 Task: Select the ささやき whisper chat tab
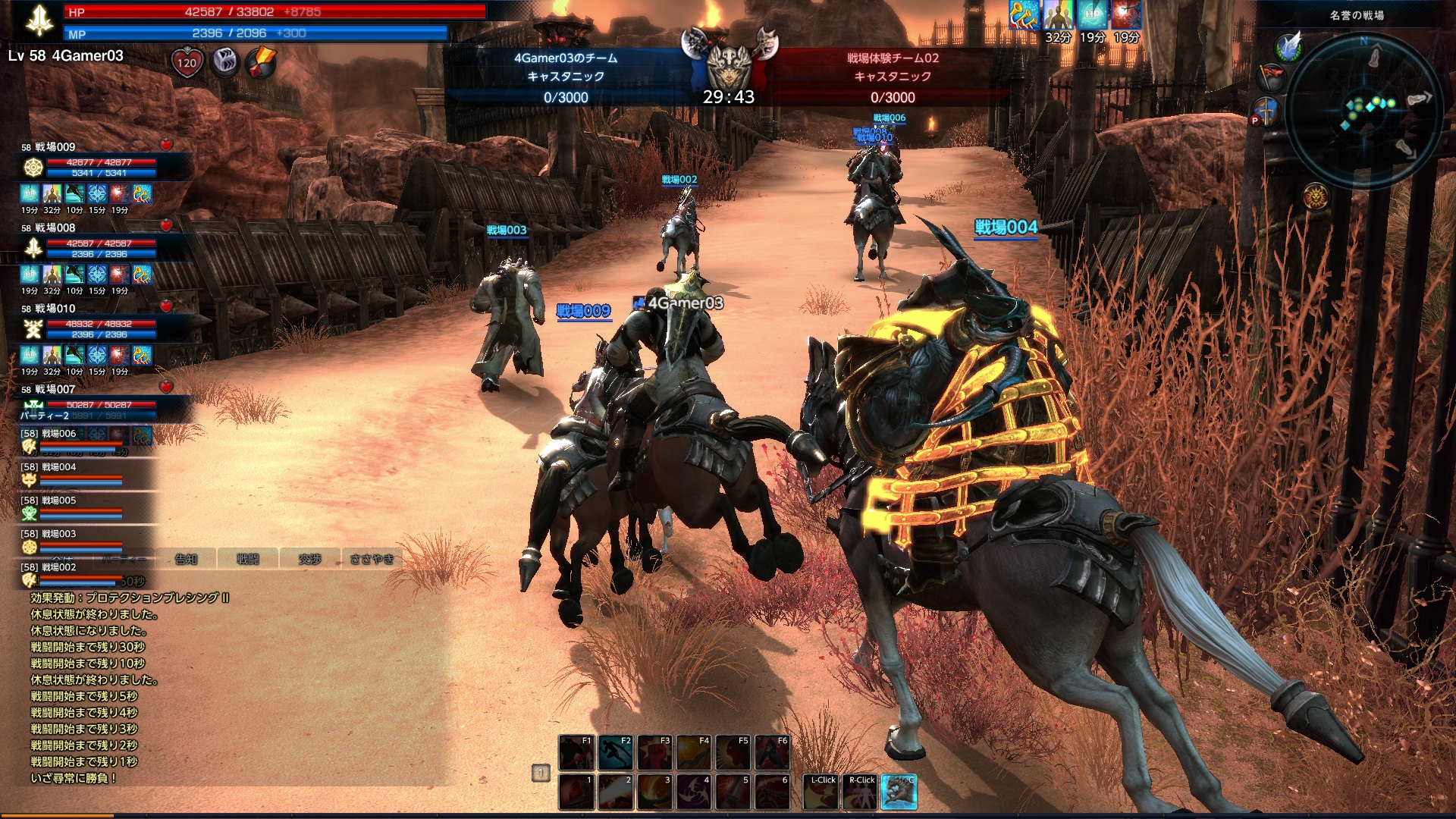click(372, 559)
